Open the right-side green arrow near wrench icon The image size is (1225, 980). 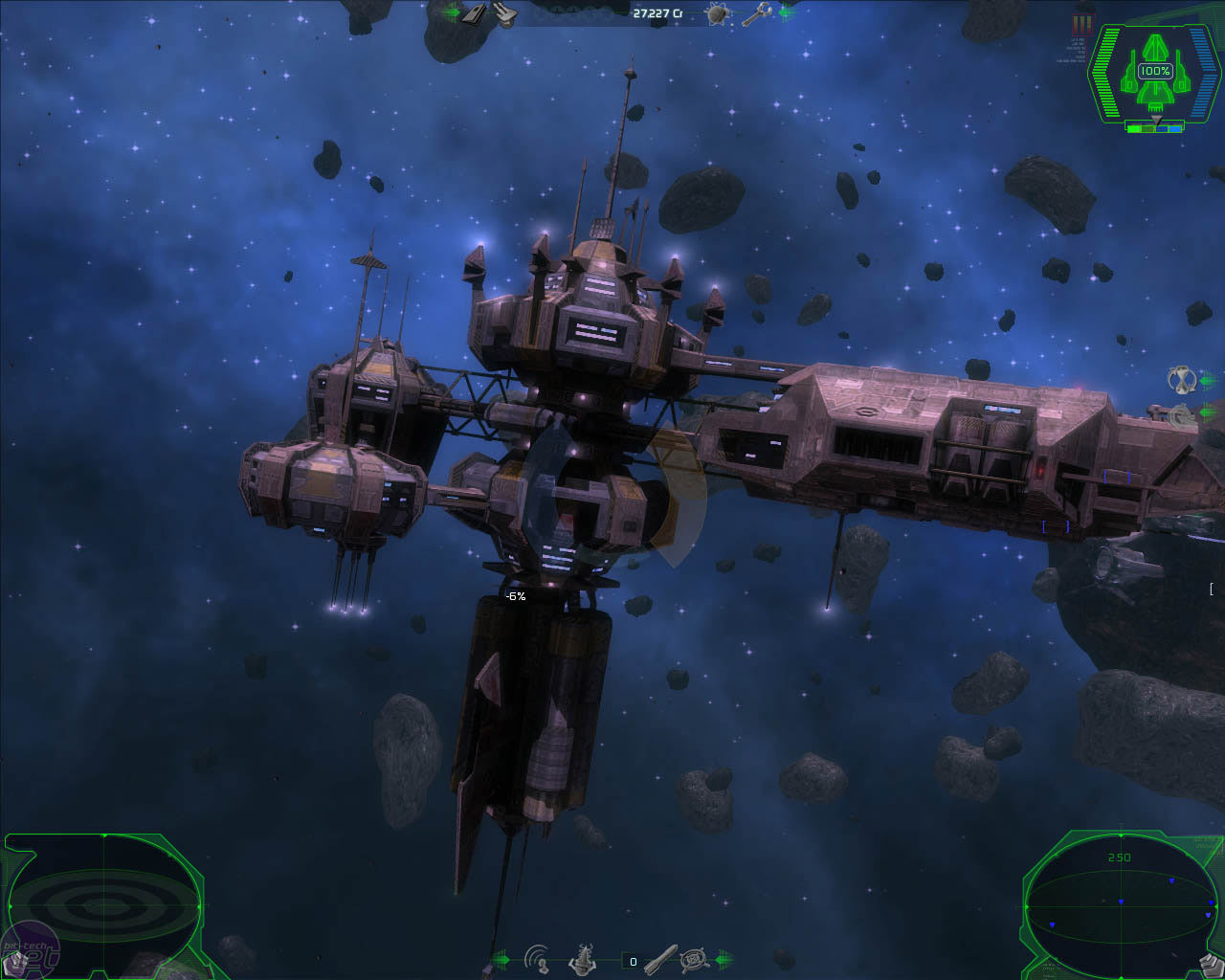[785, 12]
